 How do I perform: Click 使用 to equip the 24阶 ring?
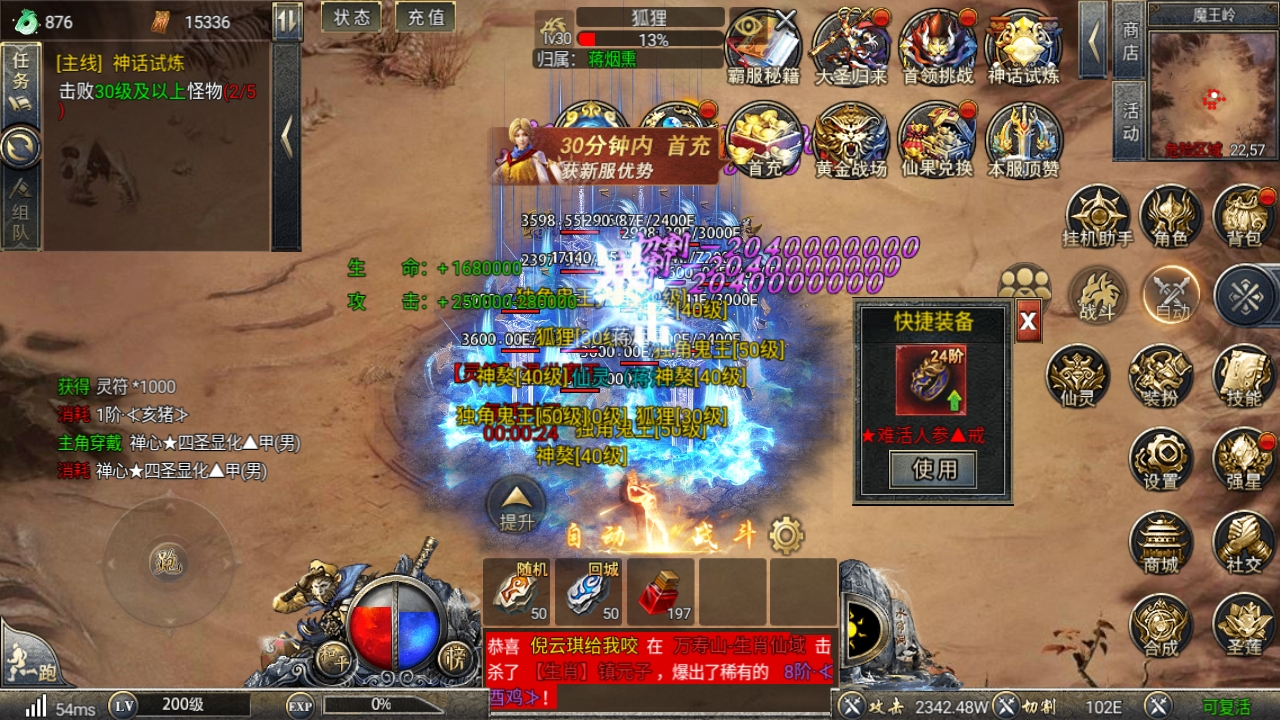point(931,468)
